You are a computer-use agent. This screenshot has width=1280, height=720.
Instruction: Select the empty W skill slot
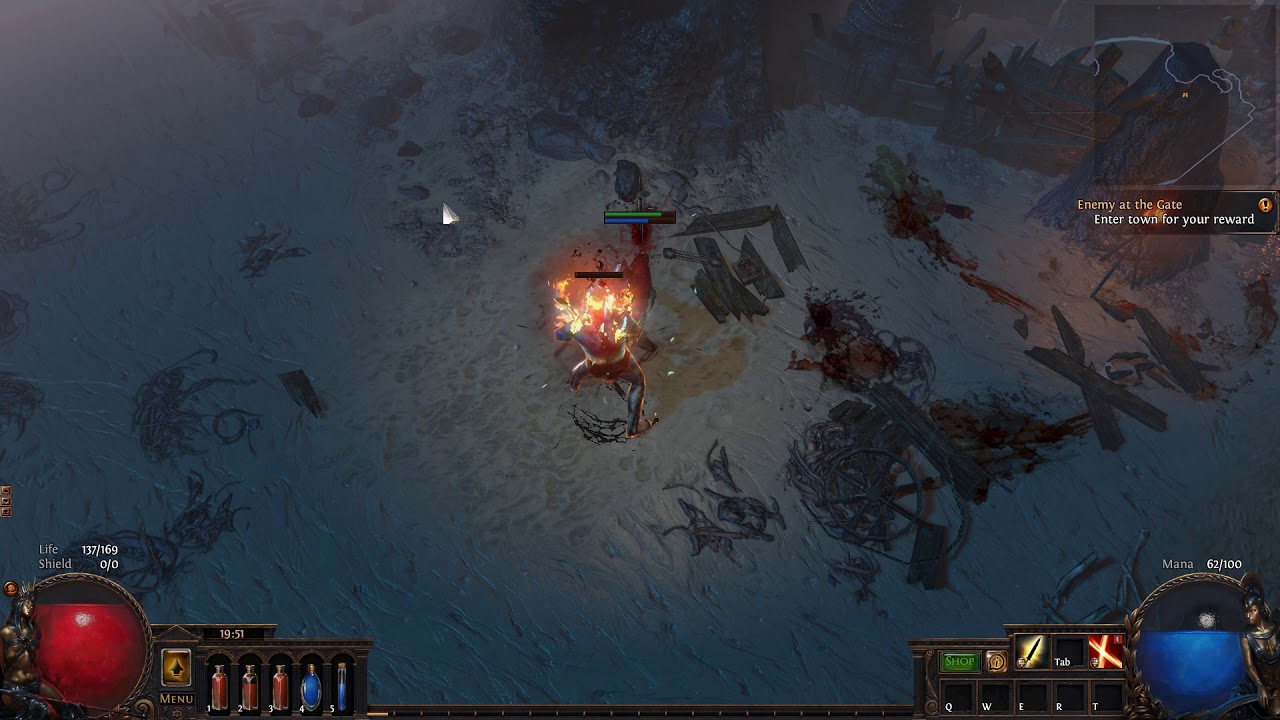pos(994,696)
